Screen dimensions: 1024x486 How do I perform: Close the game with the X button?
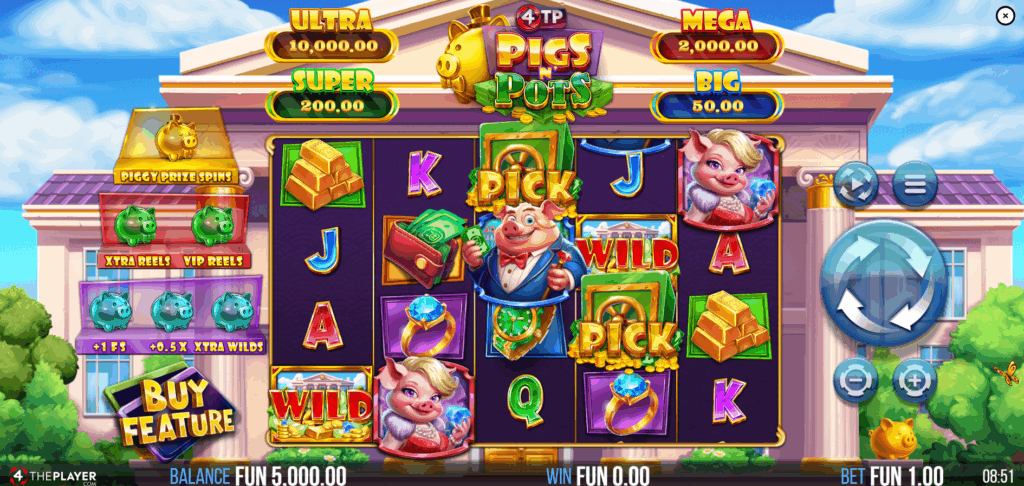click(x=1005, y=15)
